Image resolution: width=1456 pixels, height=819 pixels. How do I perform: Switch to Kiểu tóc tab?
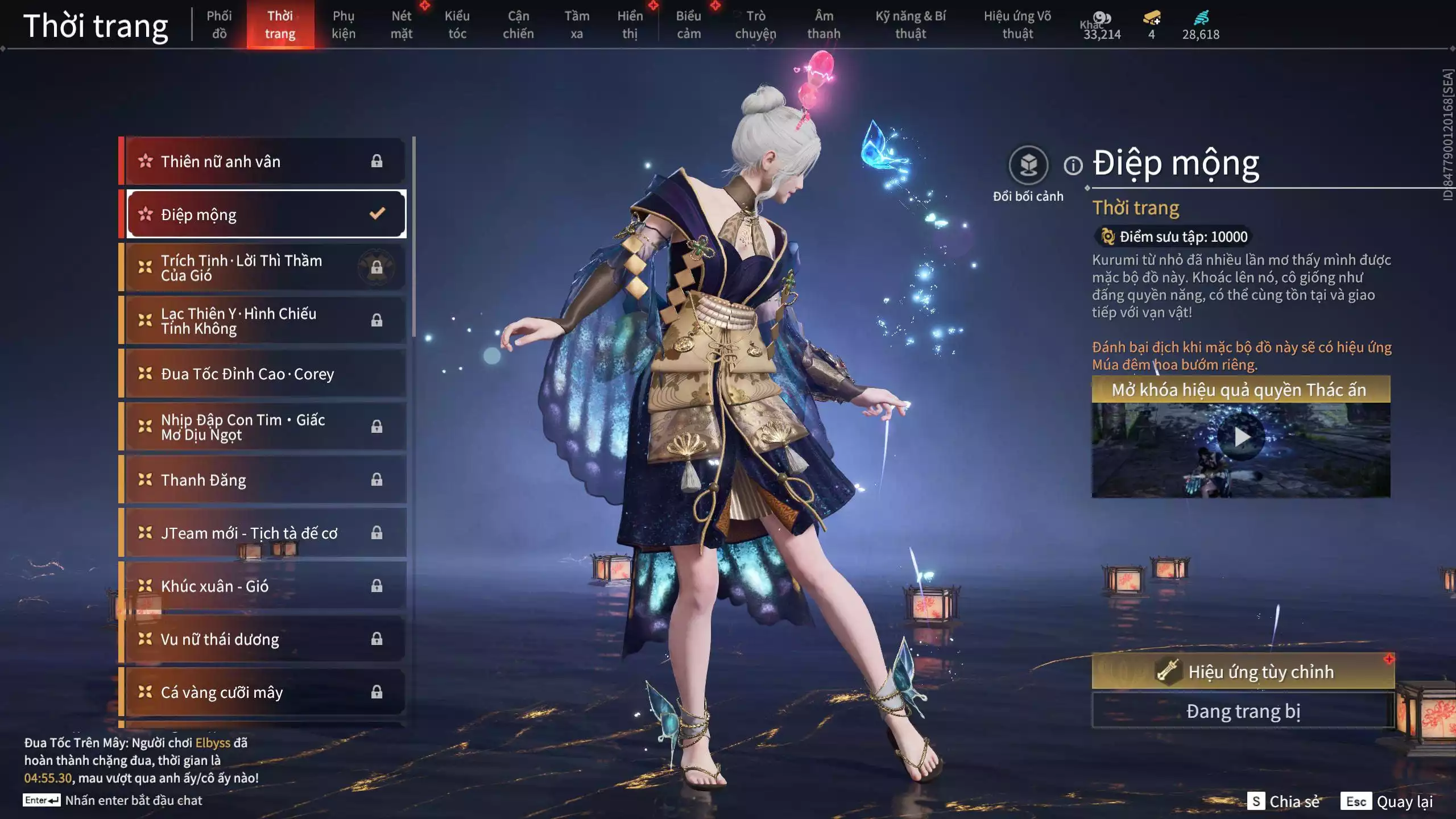point(457,24)
